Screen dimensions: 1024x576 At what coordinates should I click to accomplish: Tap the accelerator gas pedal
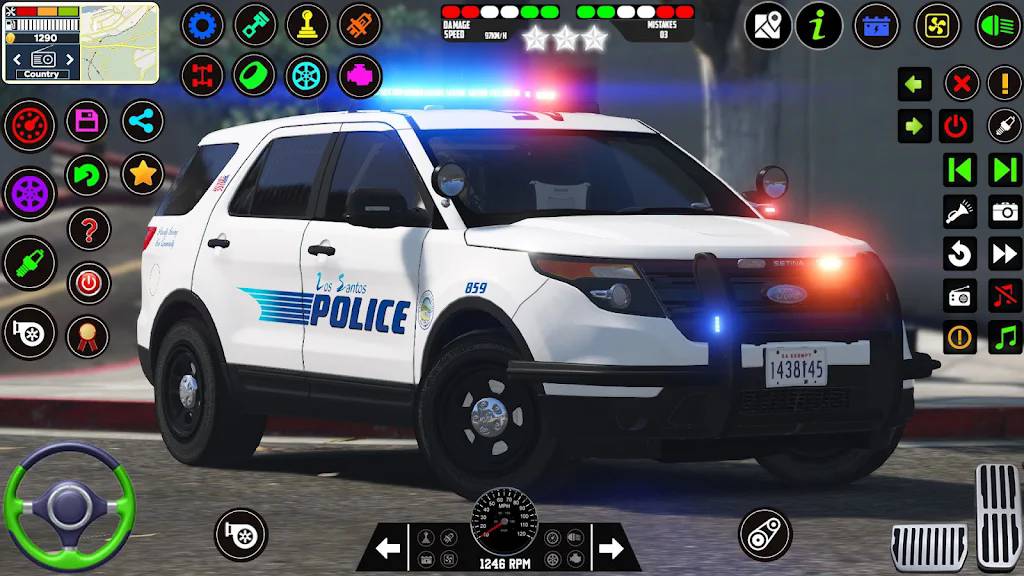tap(999, 515)
